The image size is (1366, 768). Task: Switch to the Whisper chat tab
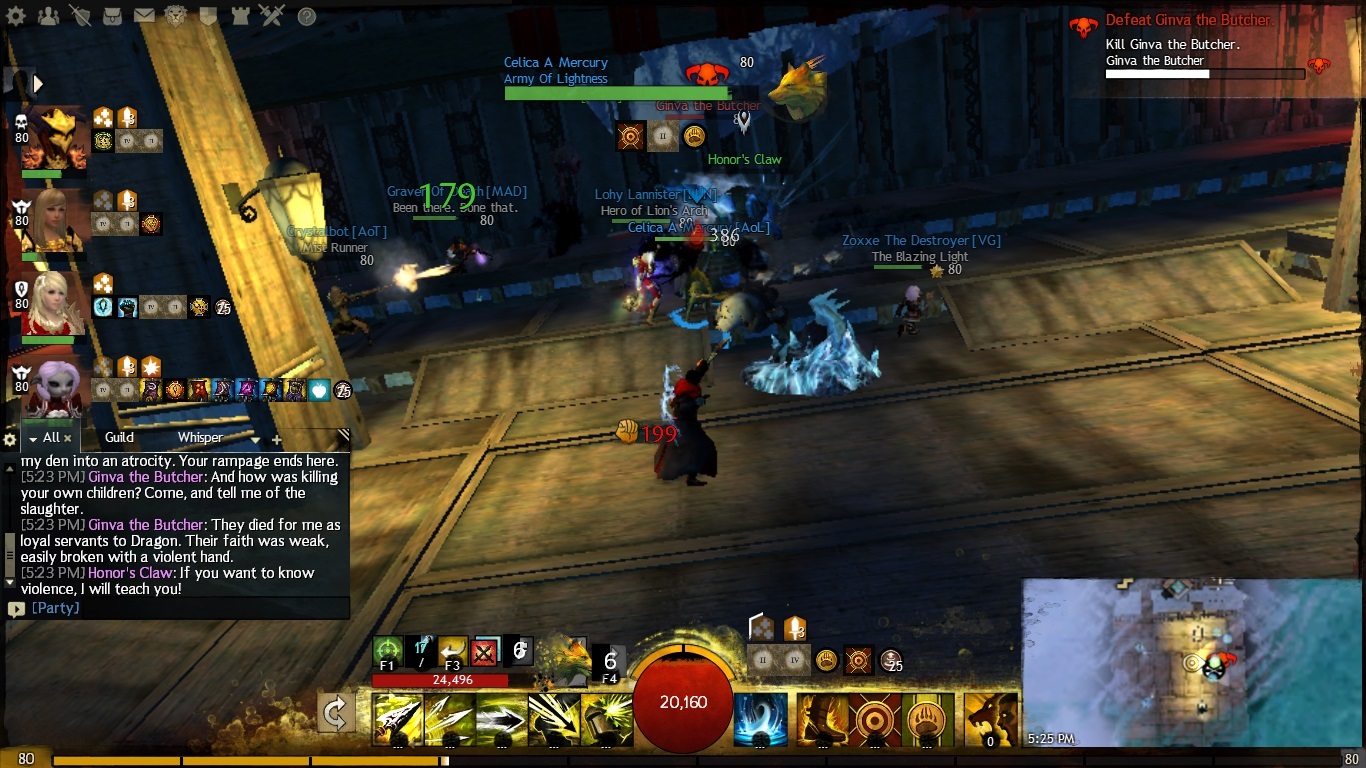point(200,437)
